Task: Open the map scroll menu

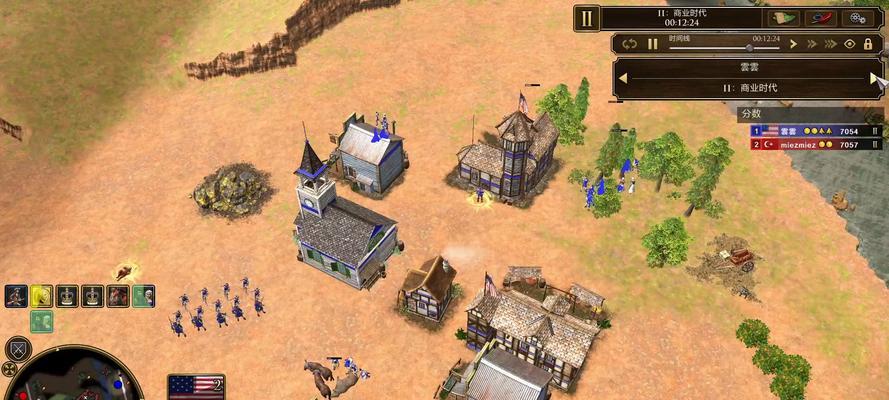Action: click(x=784, y=17)
